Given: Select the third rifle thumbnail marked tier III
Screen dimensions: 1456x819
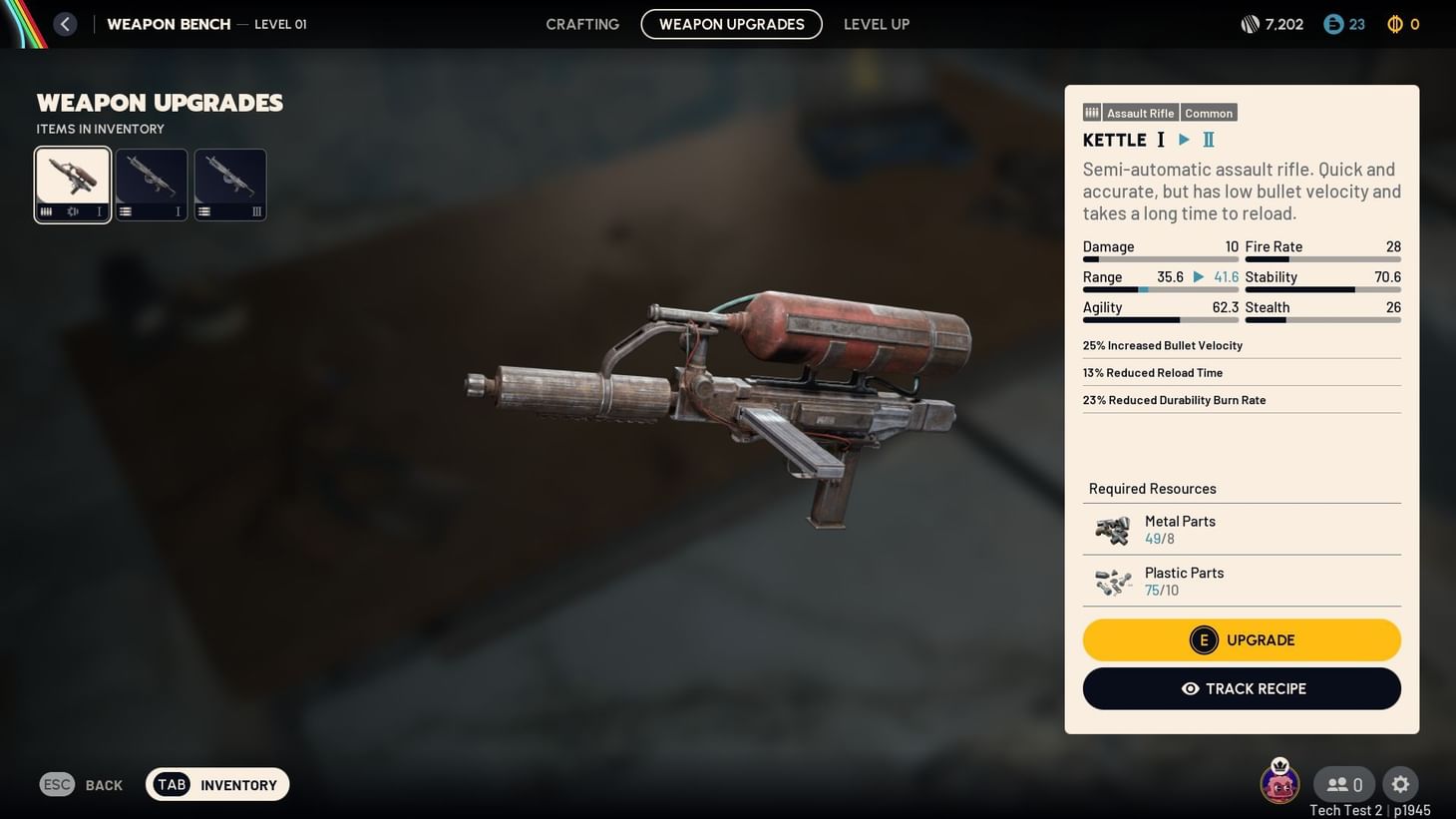Looking at the screenshot, I should pos(229,184).
